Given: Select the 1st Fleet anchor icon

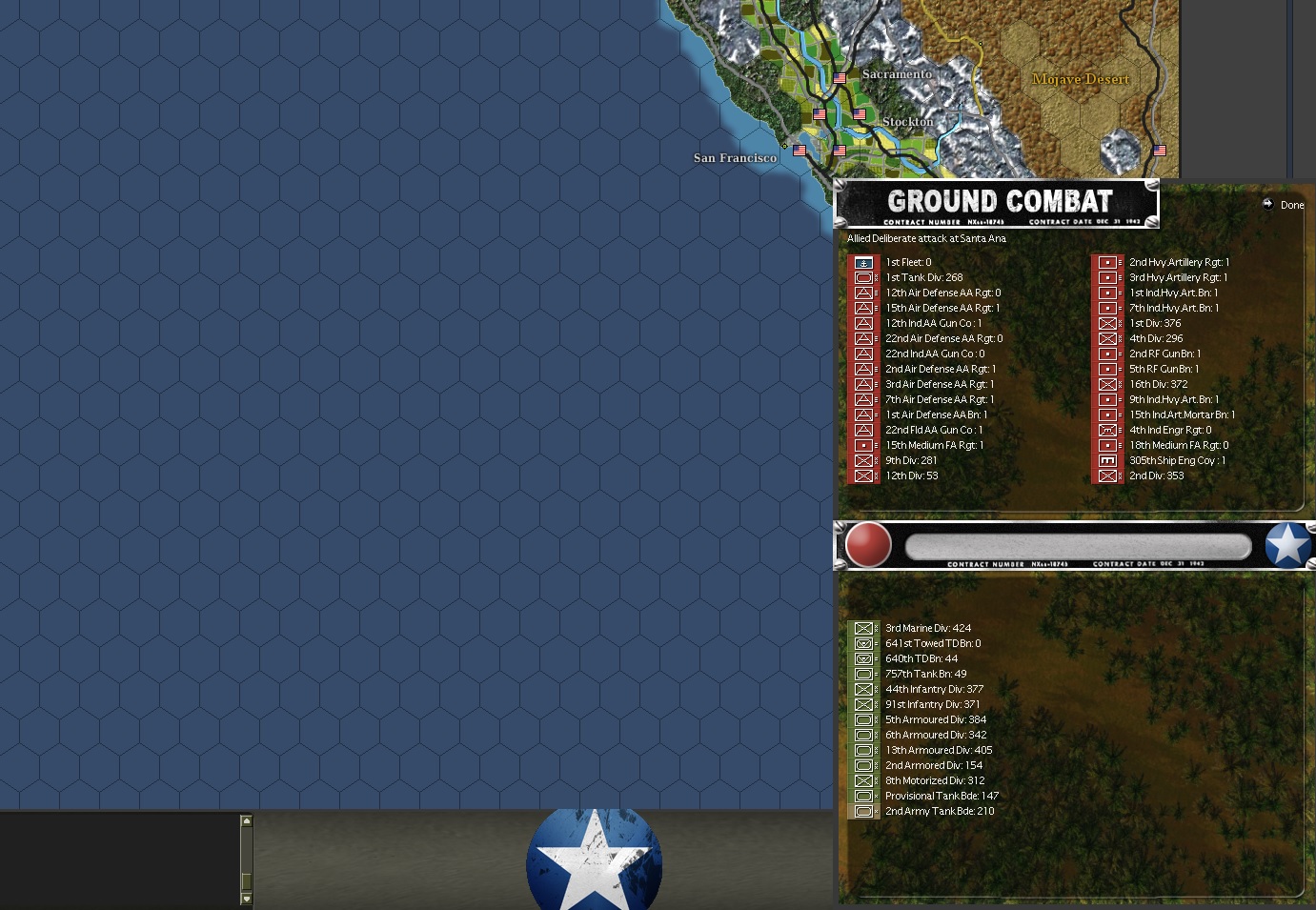Looking at the screenshot, I should point(864,262).
